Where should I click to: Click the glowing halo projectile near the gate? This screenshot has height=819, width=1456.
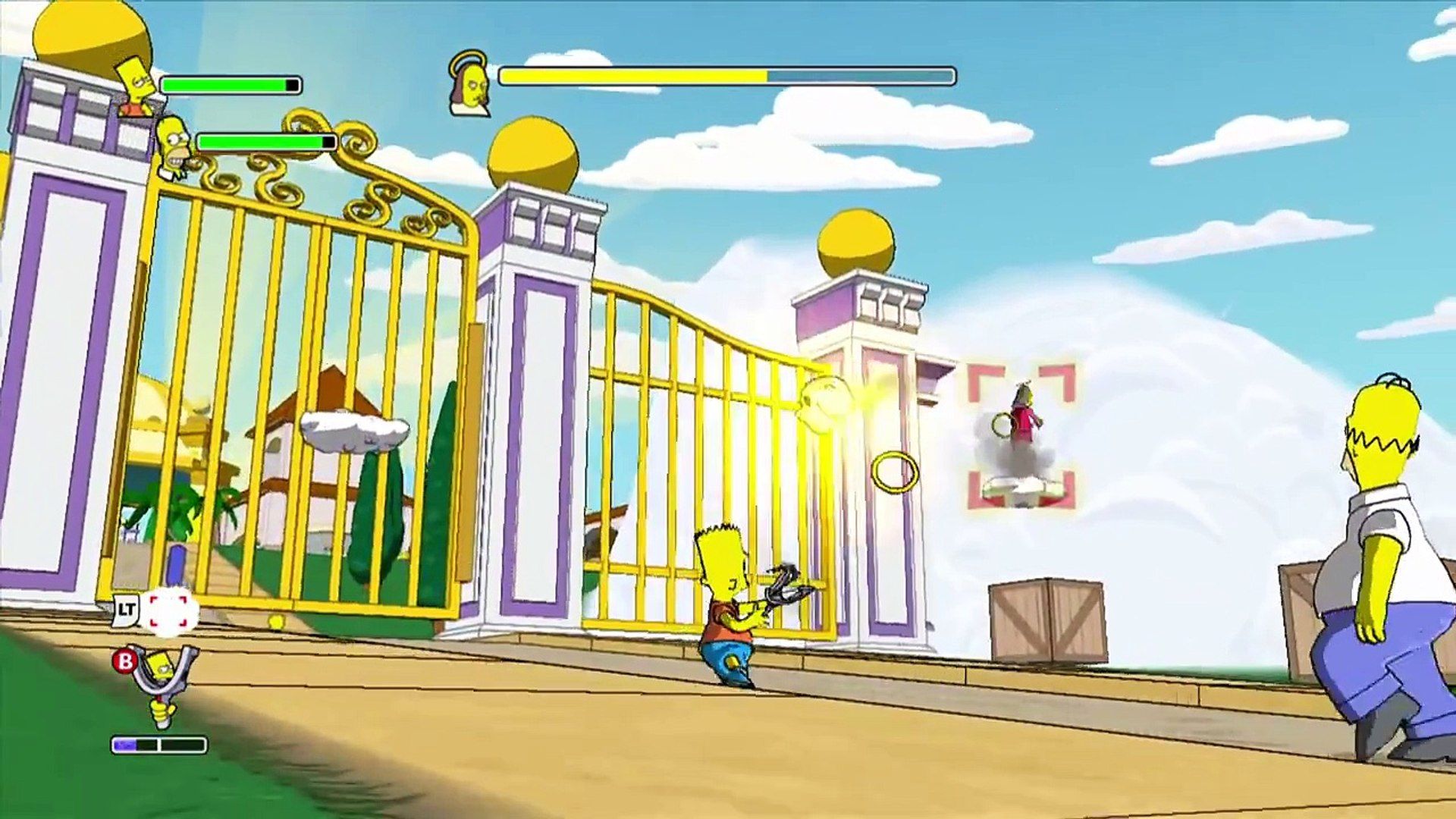tap(827, 398)
